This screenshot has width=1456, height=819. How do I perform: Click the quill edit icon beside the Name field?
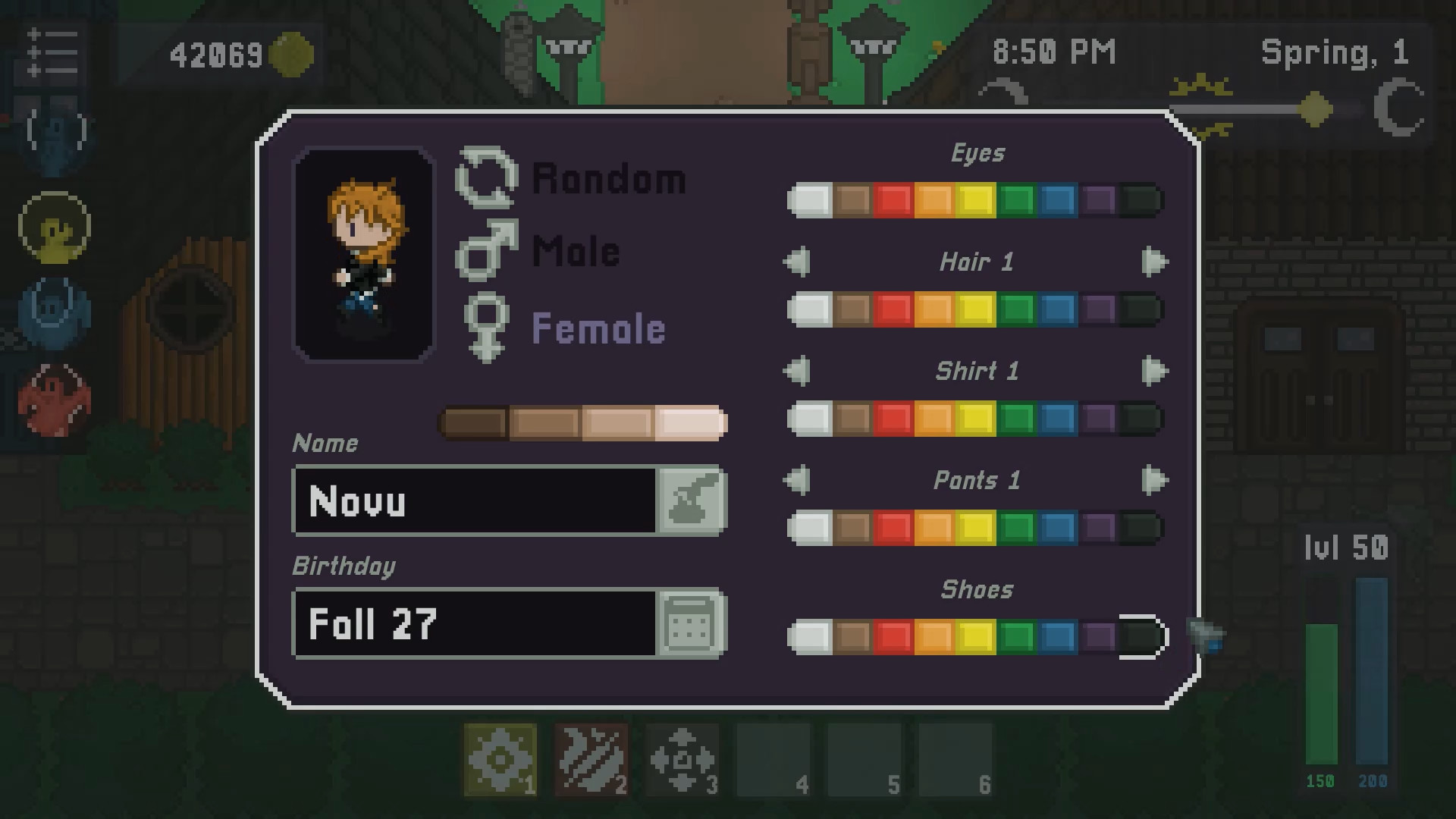[x=692, y=500]
